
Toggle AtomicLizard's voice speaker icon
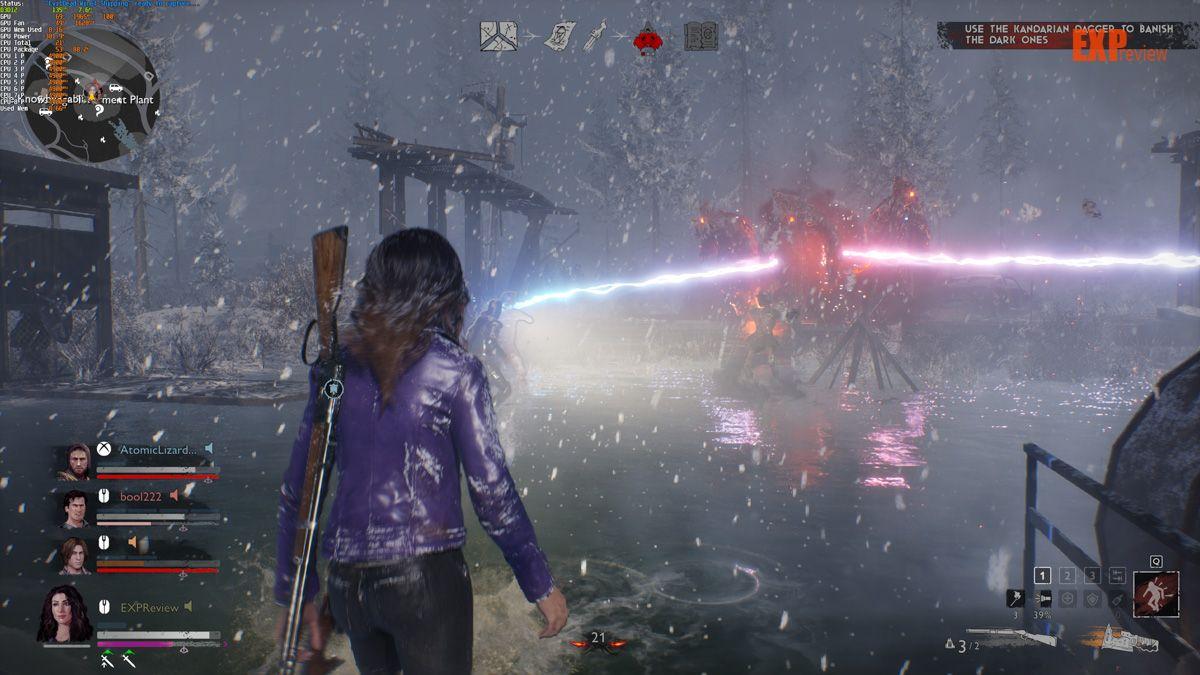[209, 449]
